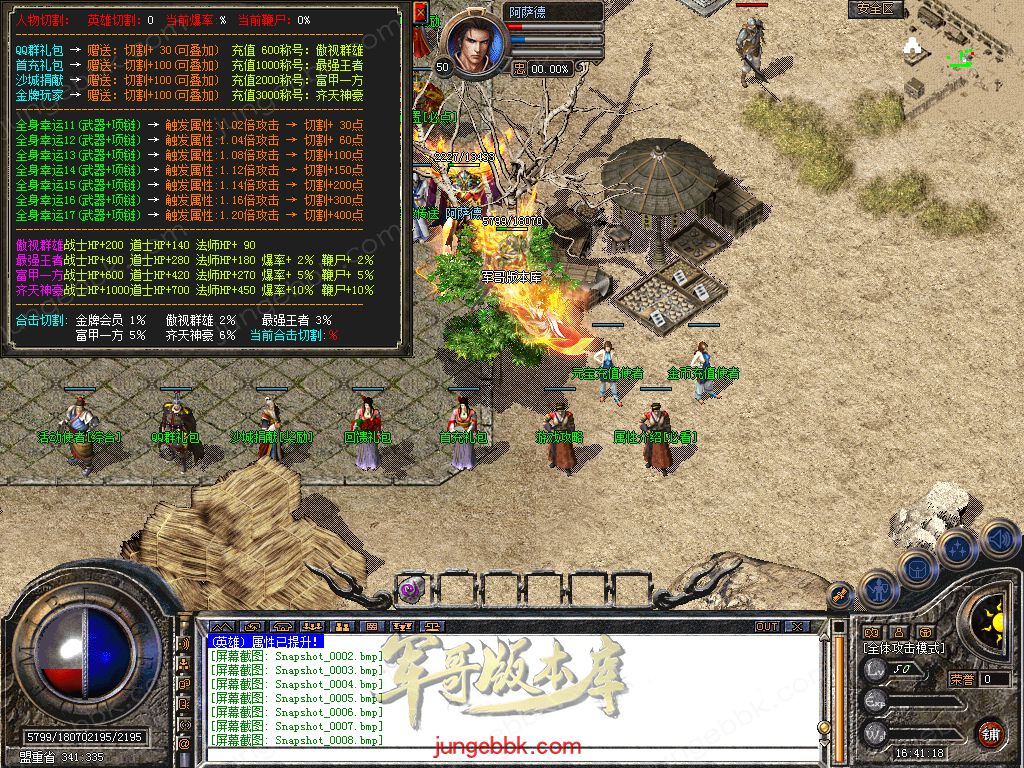This screenshot has height=768, width=1024.
Task: Click the speaker sound button
Action: [999, 539]
